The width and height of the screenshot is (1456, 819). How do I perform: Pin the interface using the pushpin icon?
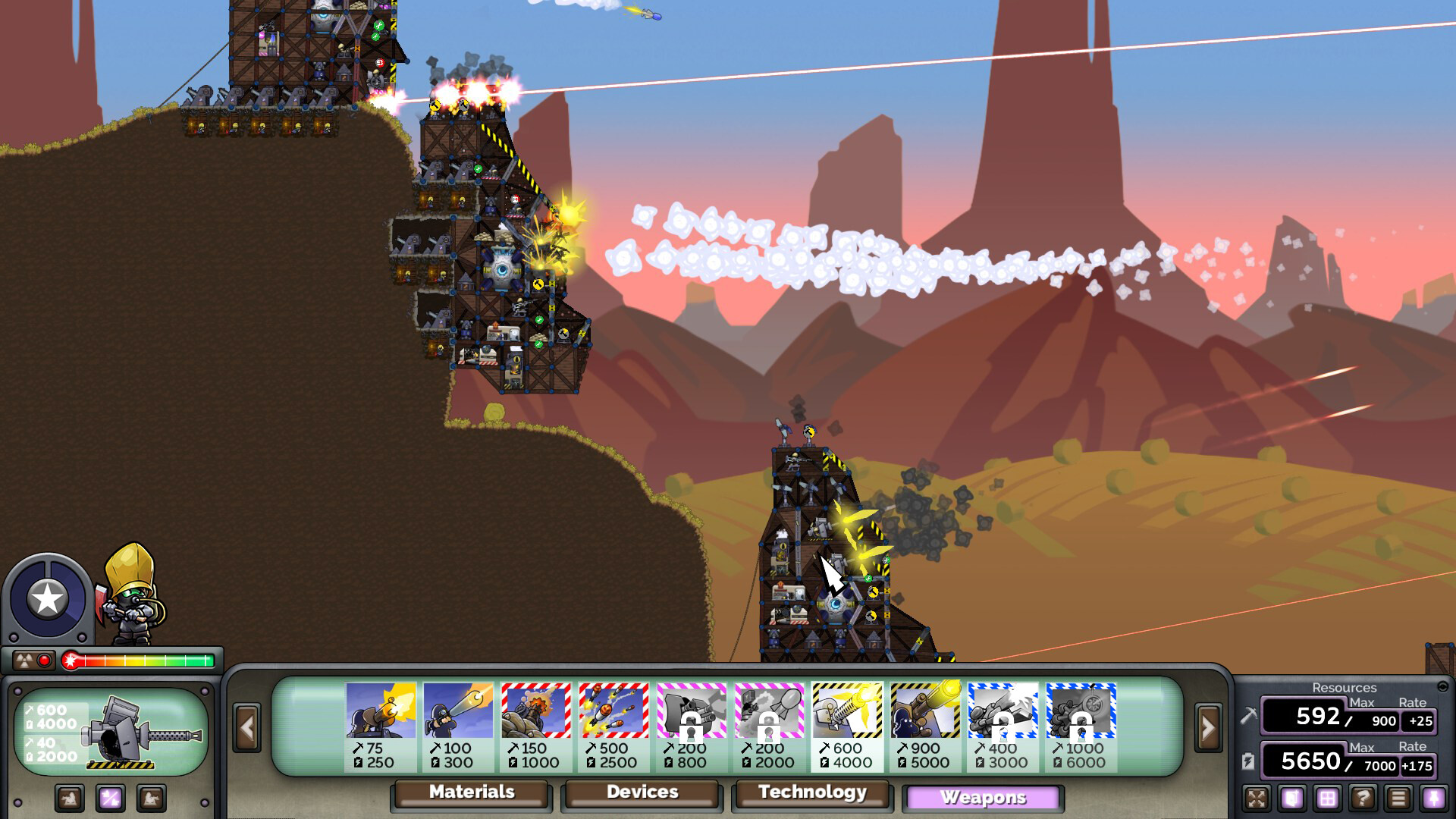[1433, 799]
